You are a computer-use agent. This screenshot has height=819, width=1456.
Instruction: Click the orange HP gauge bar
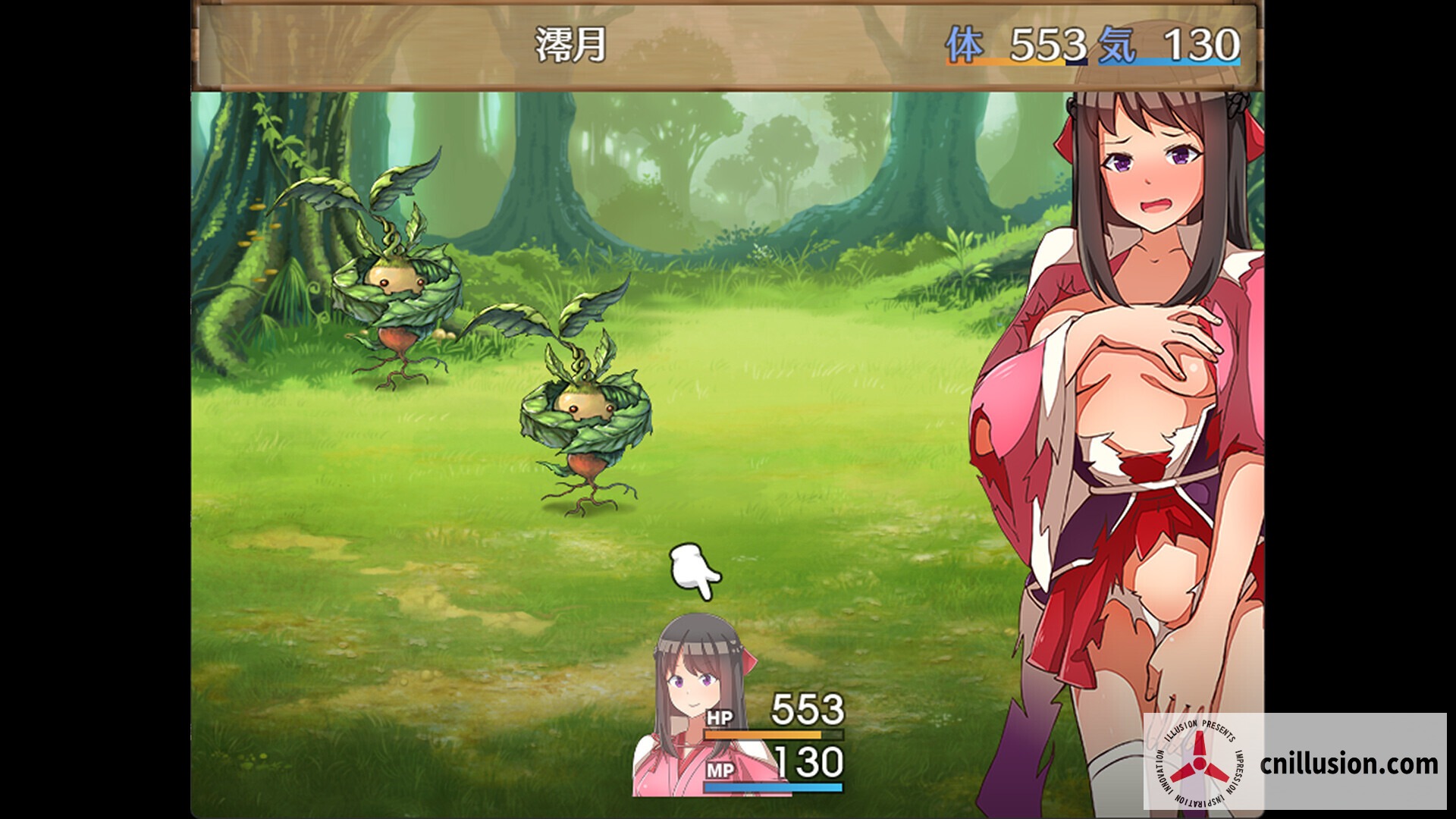[x=773, y=735]
